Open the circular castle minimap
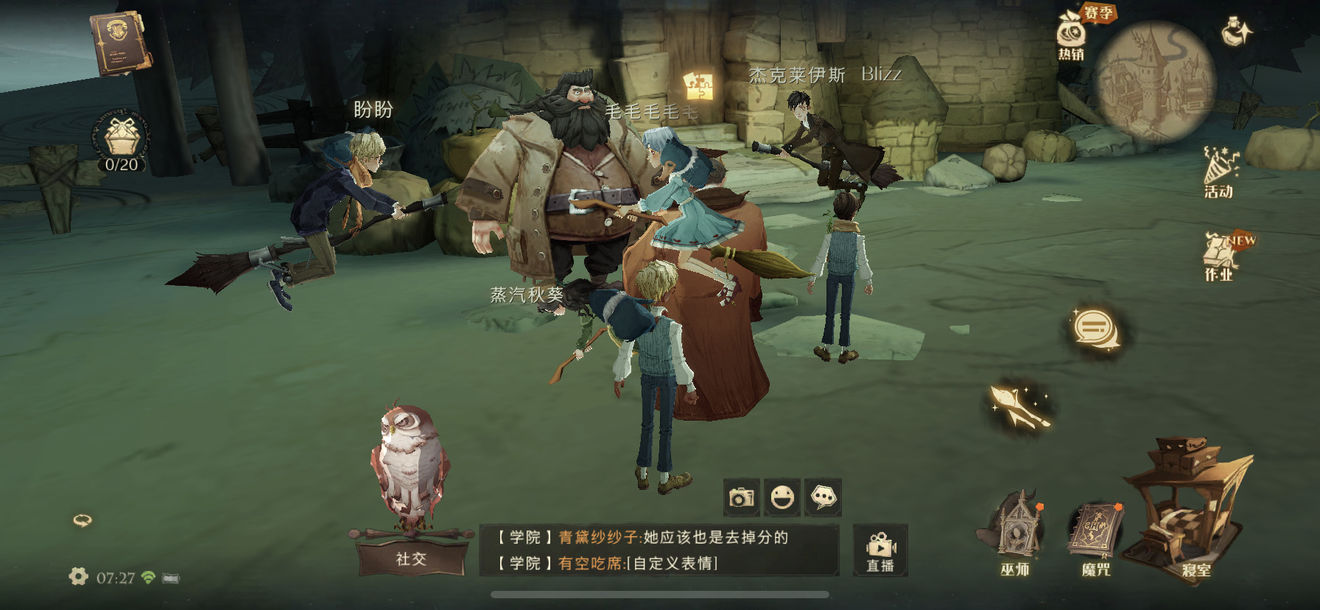The width and height of the screenshot is (1320, 610). tap(1154, 81)
